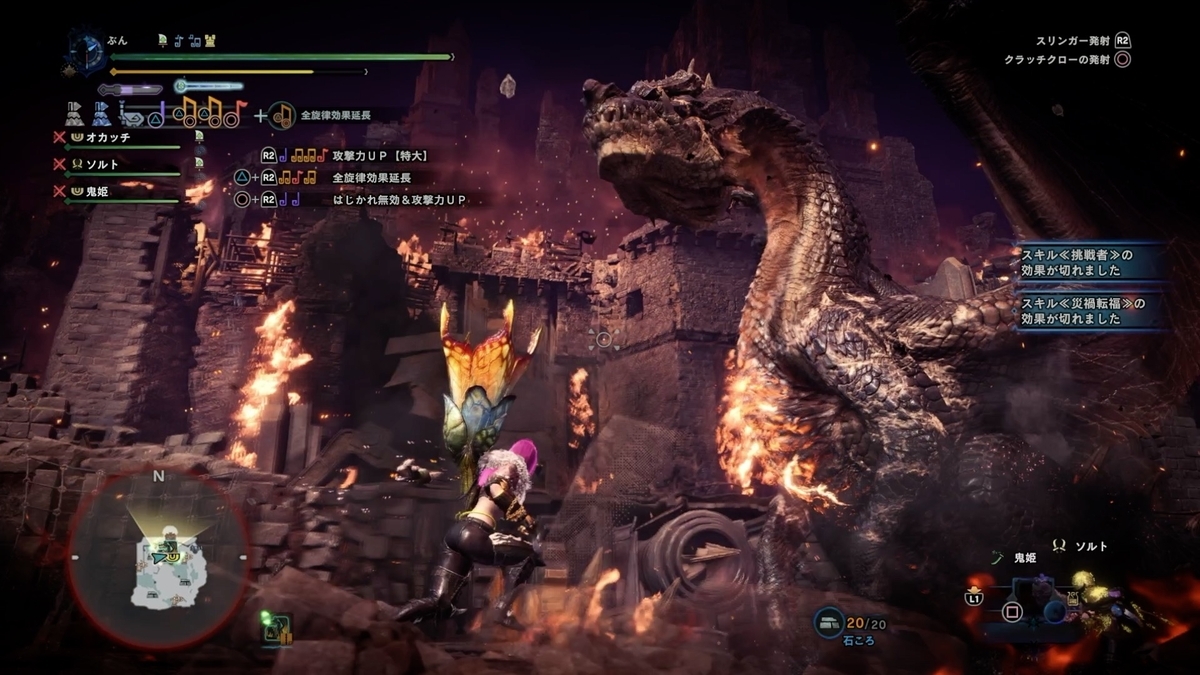The image size is (1200, 675).
Task: Click the green status icon beside the minimap
Action: 276,628
